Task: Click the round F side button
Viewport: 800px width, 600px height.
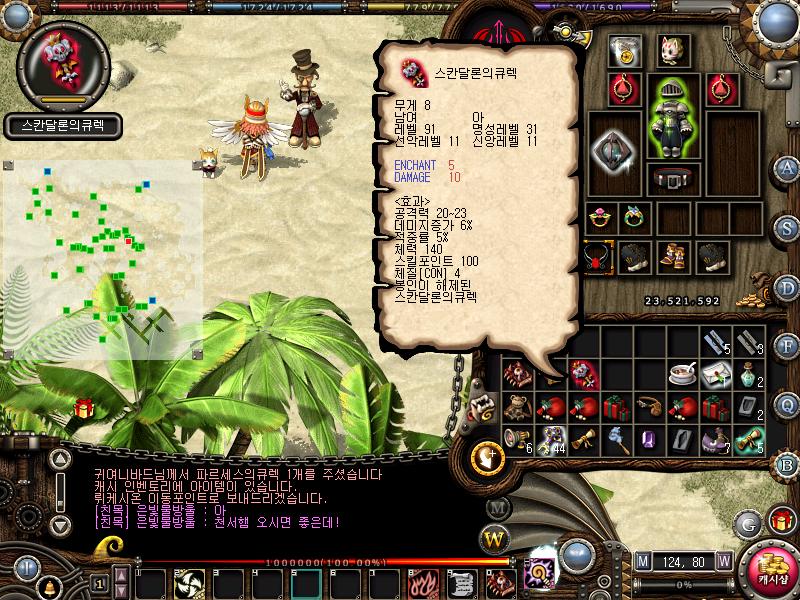Action: point(787,346)
